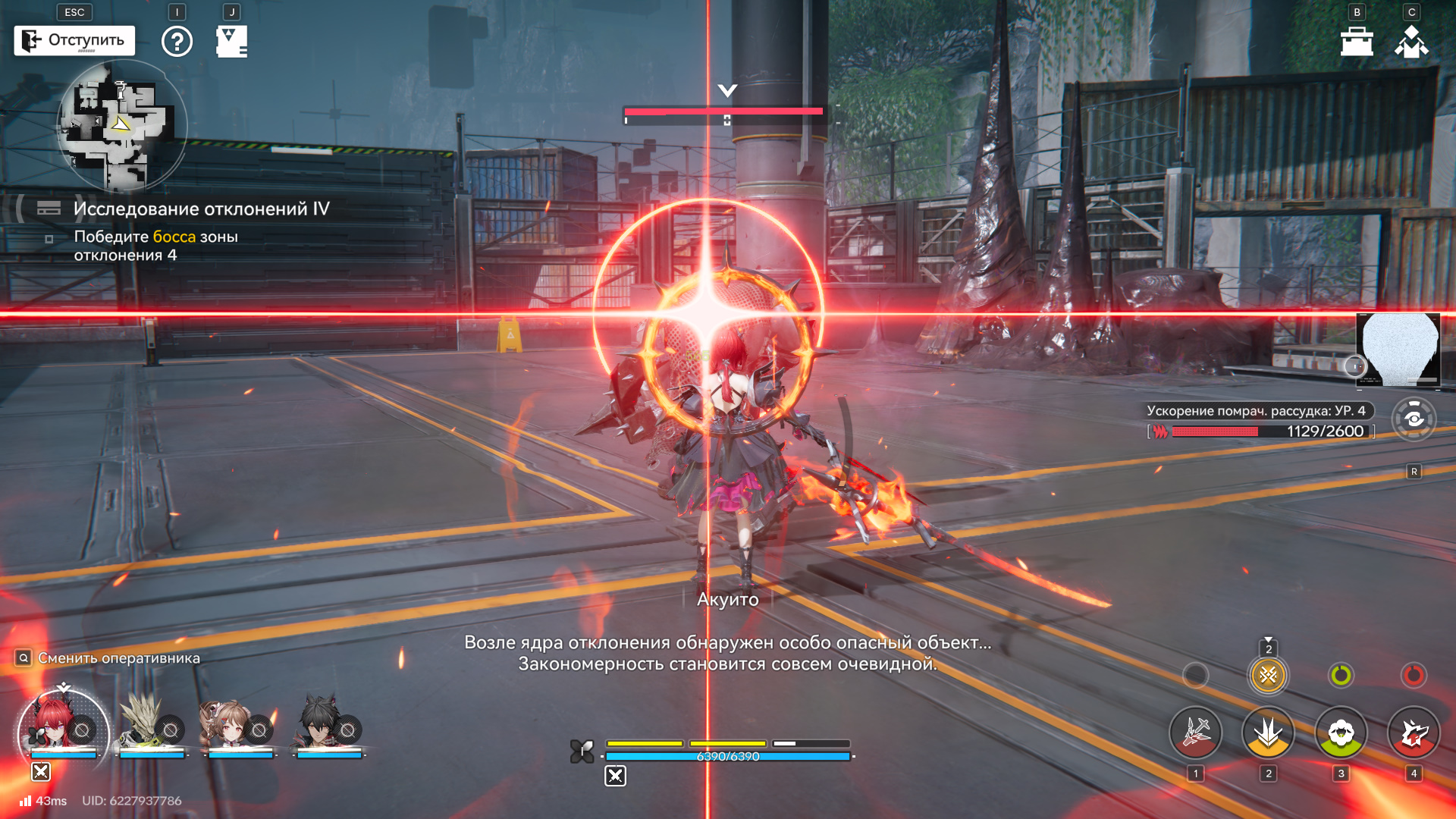Screen dimensions: 1456x819
Task: Click the red ring cooldown indicator
Action: (1414, 675)
